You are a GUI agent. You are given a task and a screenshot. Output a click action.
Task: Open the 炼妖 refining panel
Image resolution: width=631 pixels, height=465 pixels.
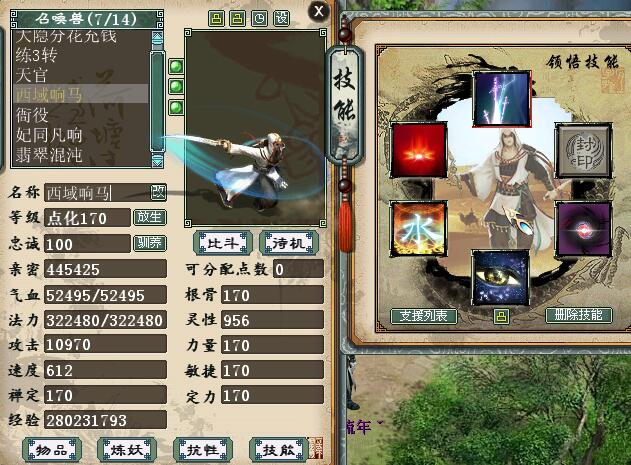[129, 449]
